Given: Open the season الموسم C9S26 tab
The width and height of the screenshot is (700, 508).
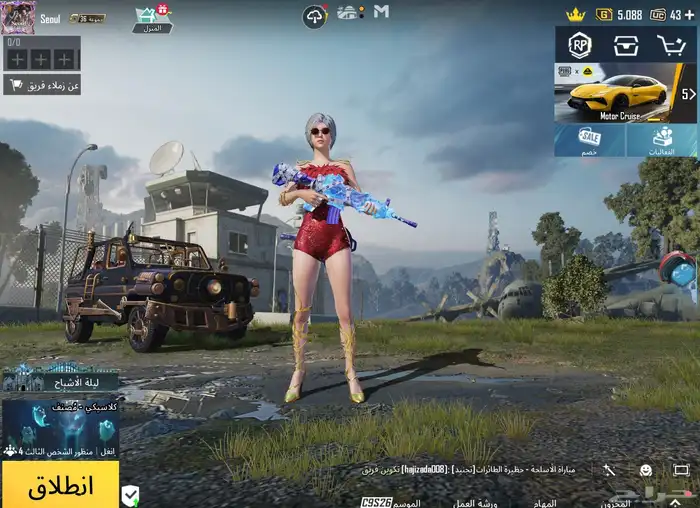Looking at the screenshot, I should pos(392,501).
